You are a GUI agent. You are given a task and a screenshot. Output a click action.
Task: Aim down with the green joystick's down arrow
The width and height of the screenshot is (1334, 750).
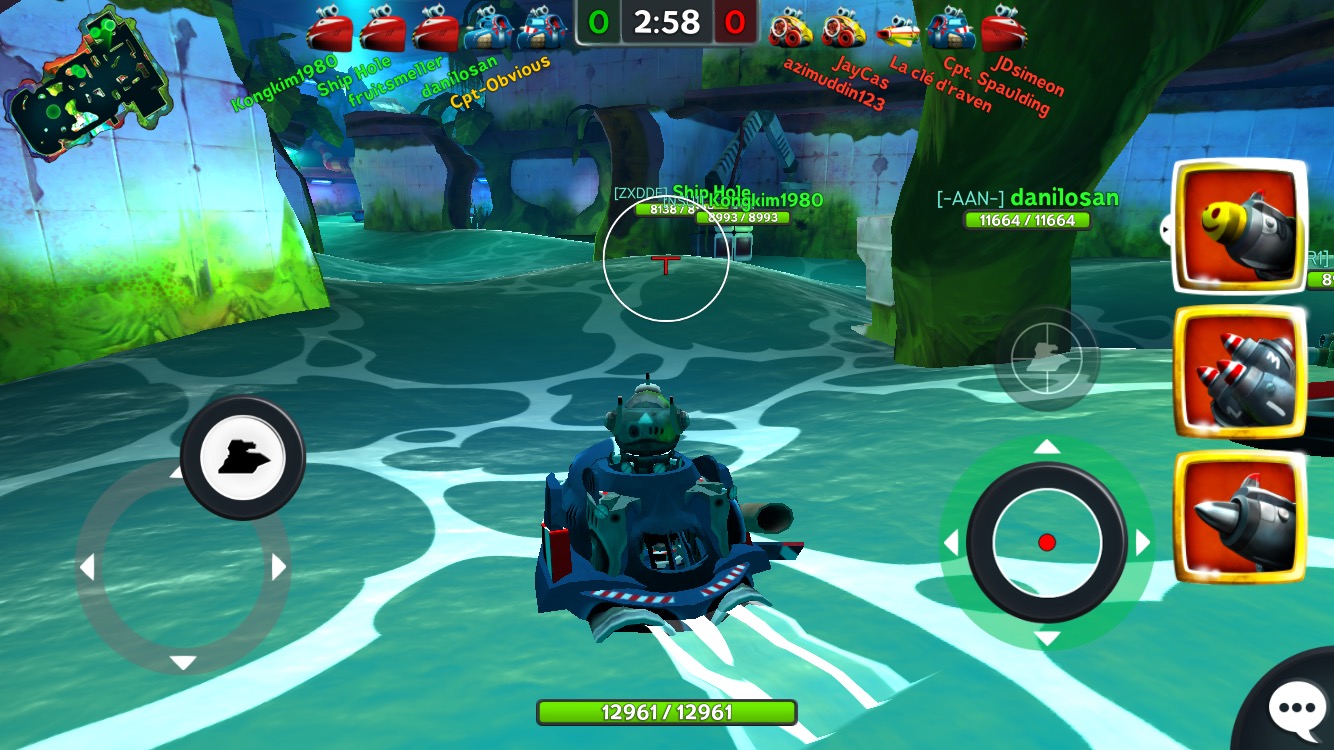[1046, 638]
